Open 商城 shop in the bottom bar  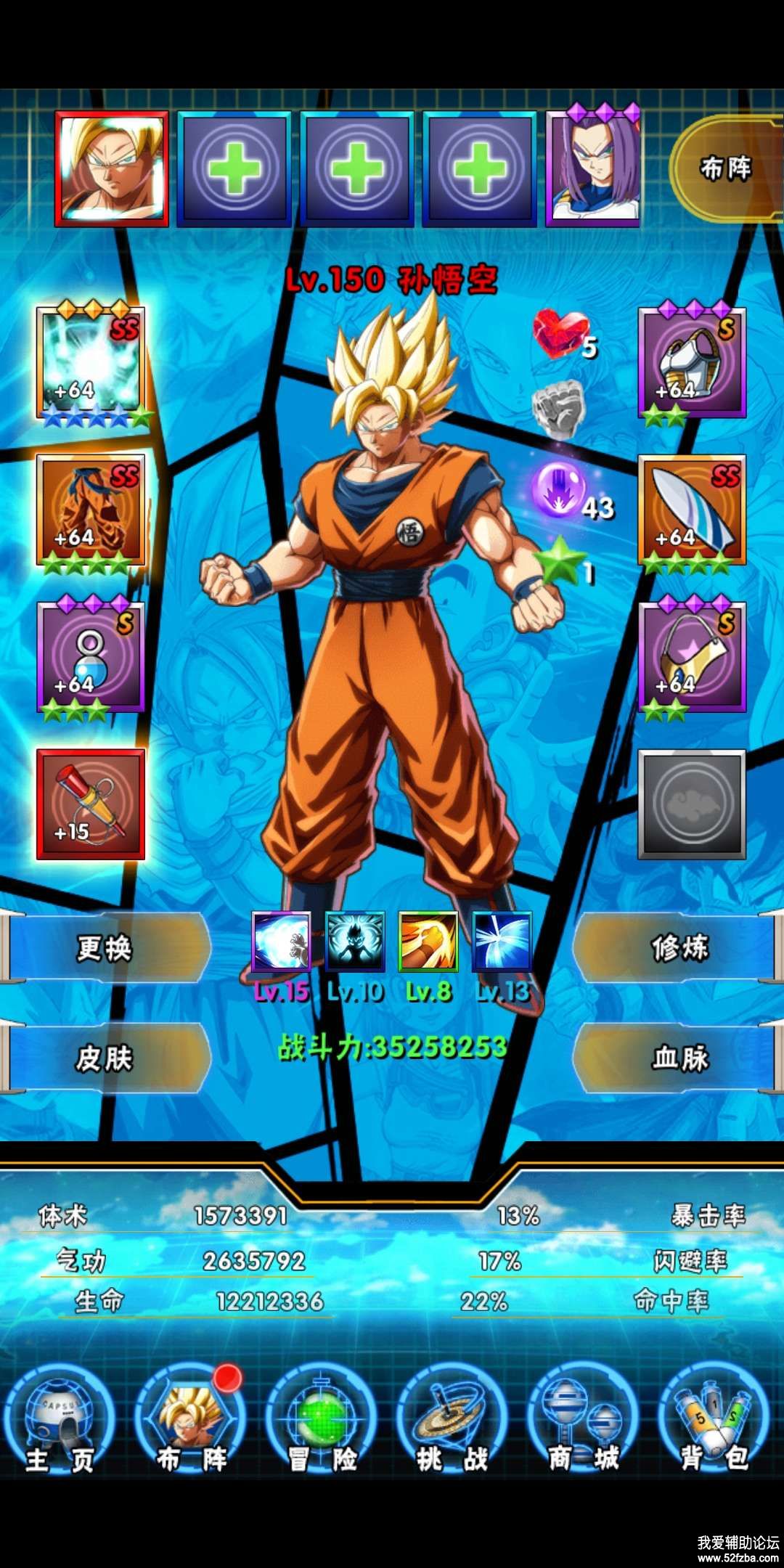click(x=583, y=1424)
